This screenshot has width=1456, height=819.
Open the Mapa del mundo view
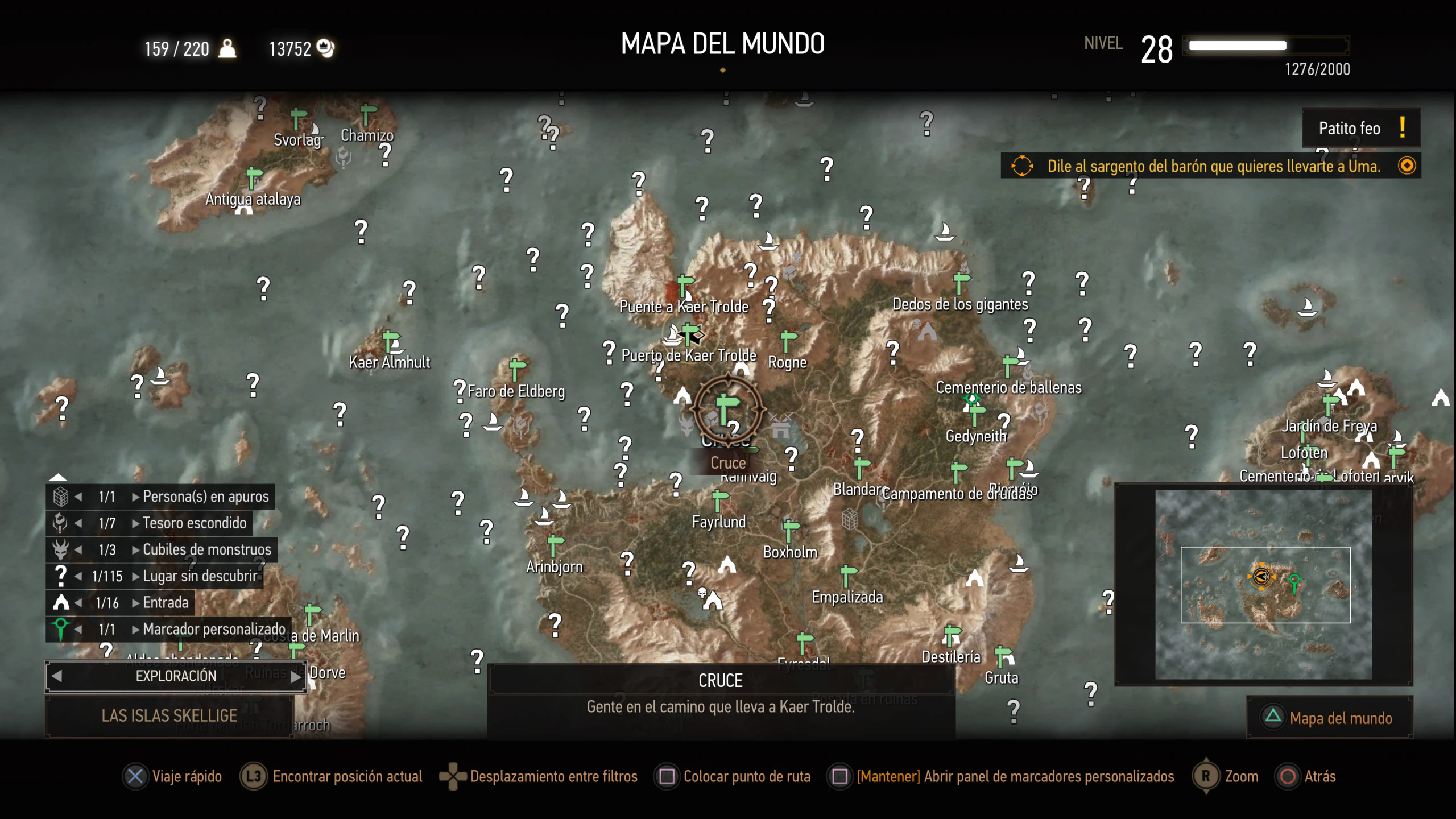click(x=1330, y=718)
